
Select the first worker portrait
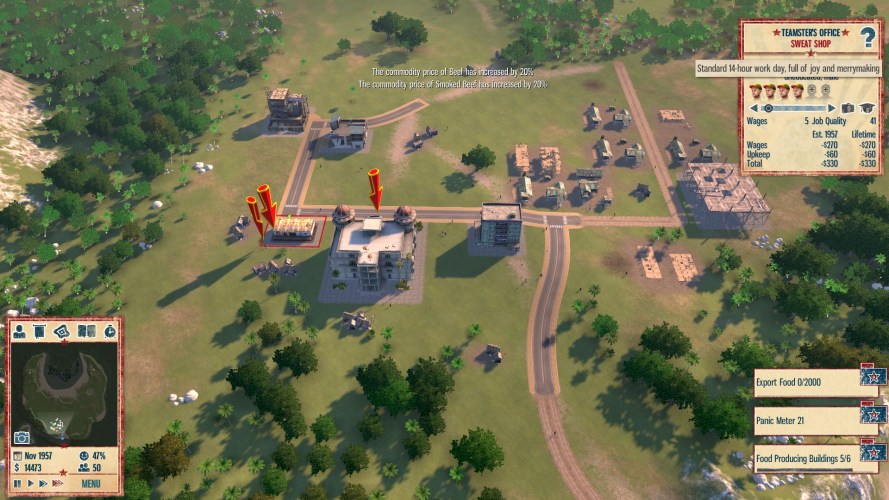(756, 91)
